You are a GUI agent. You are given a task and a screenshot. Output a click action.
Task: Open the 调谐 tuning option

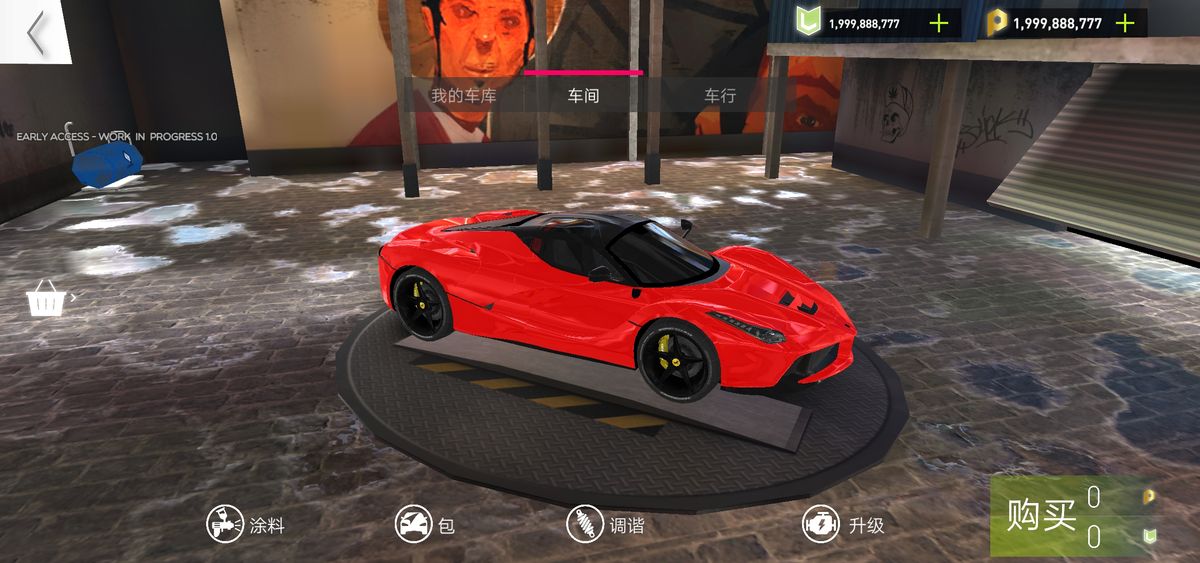tap(605, 524)
